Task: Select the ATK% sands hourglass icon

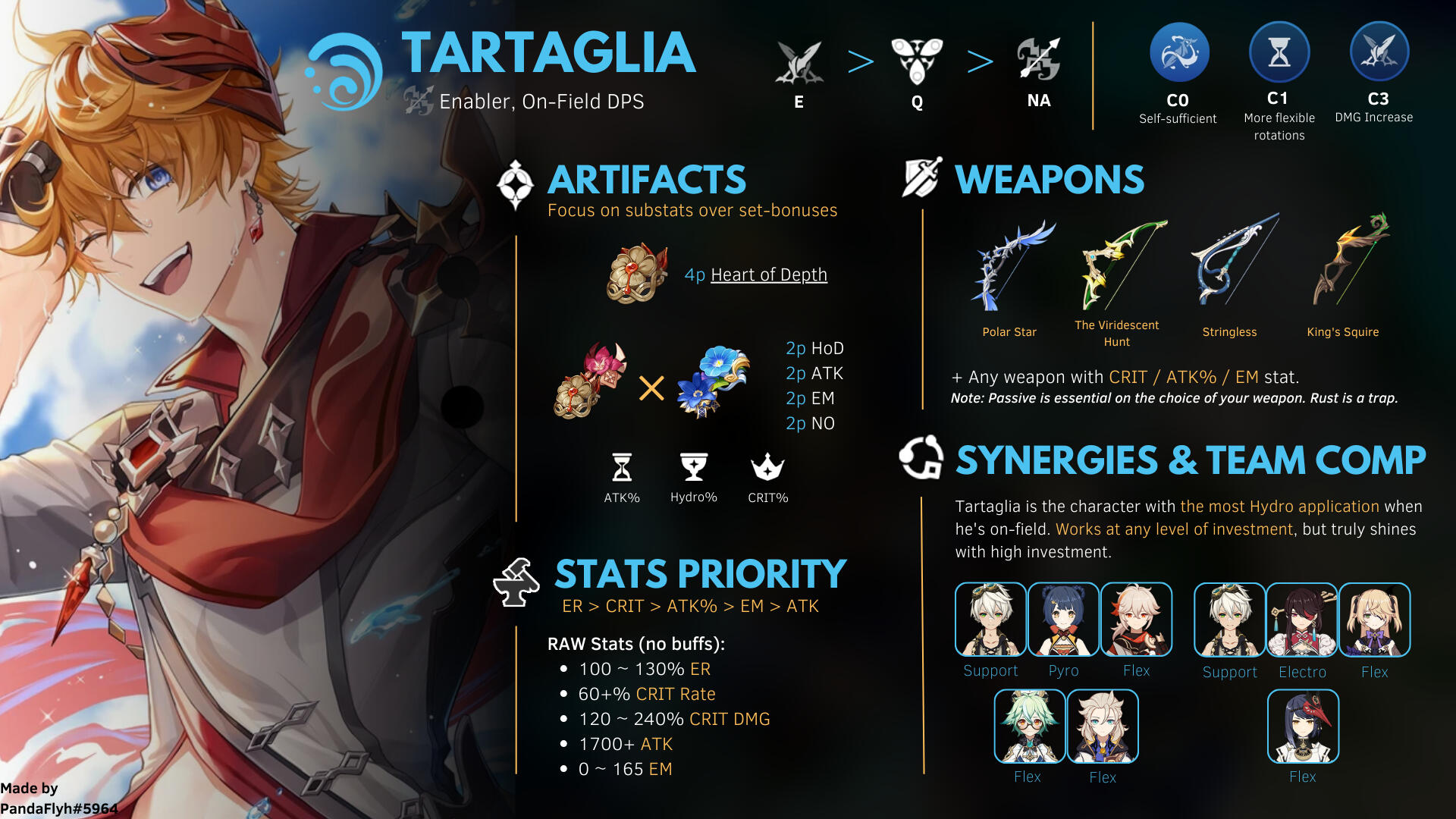Action: 622,468
